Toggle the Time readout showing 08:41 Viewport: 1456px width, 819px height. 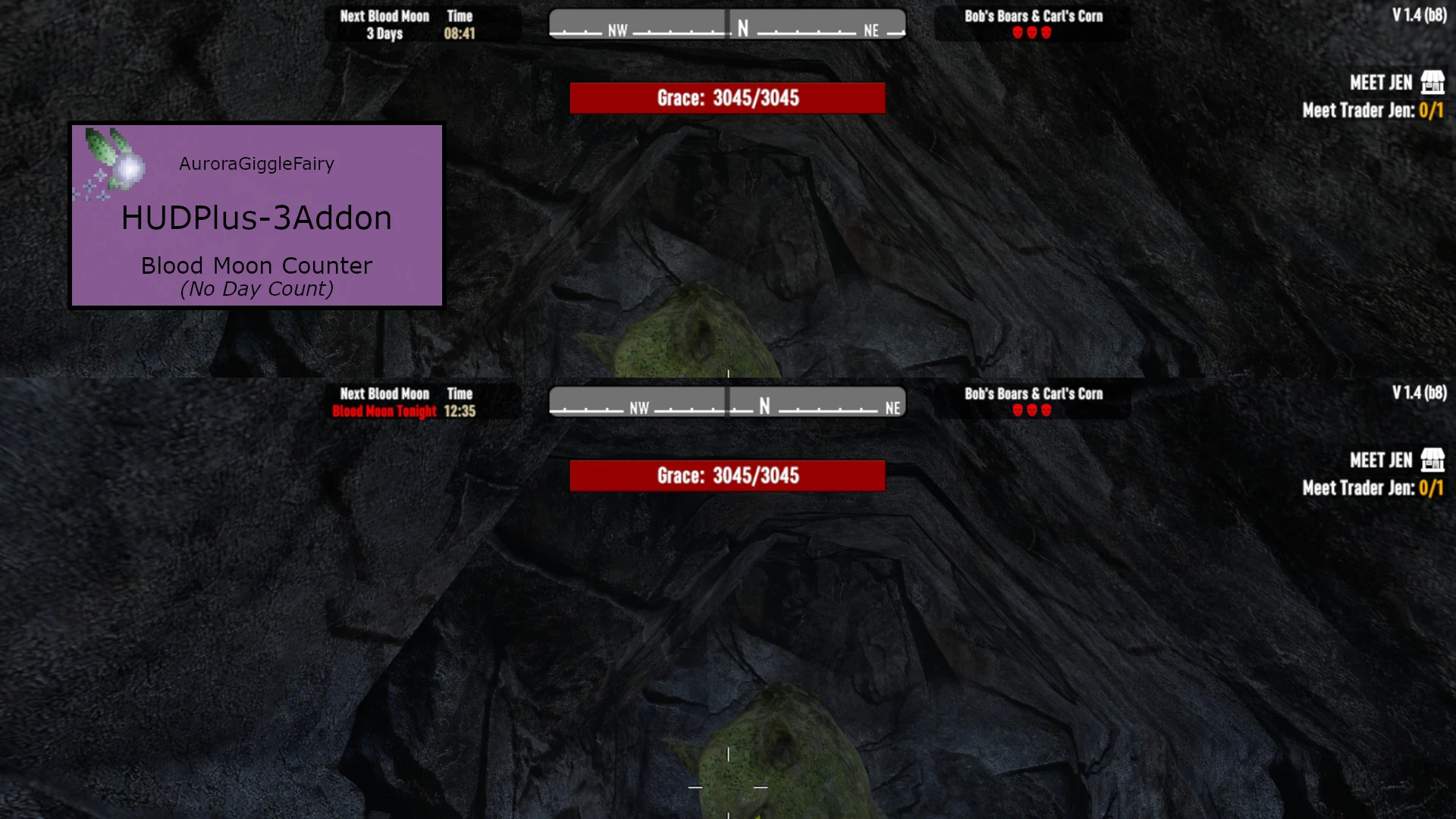click(x=461, y=33)
